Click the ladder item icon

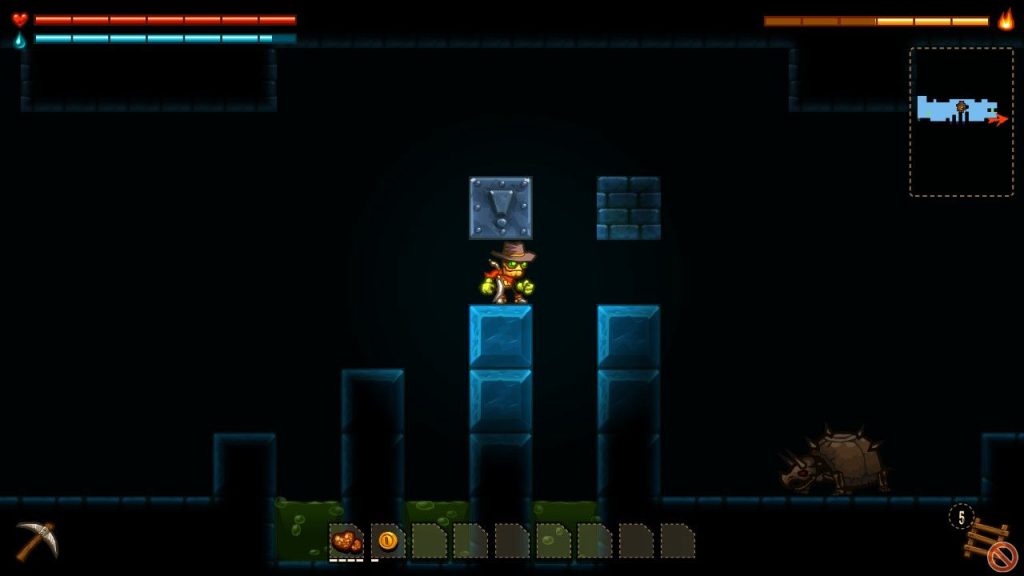[x=985, y=538]
